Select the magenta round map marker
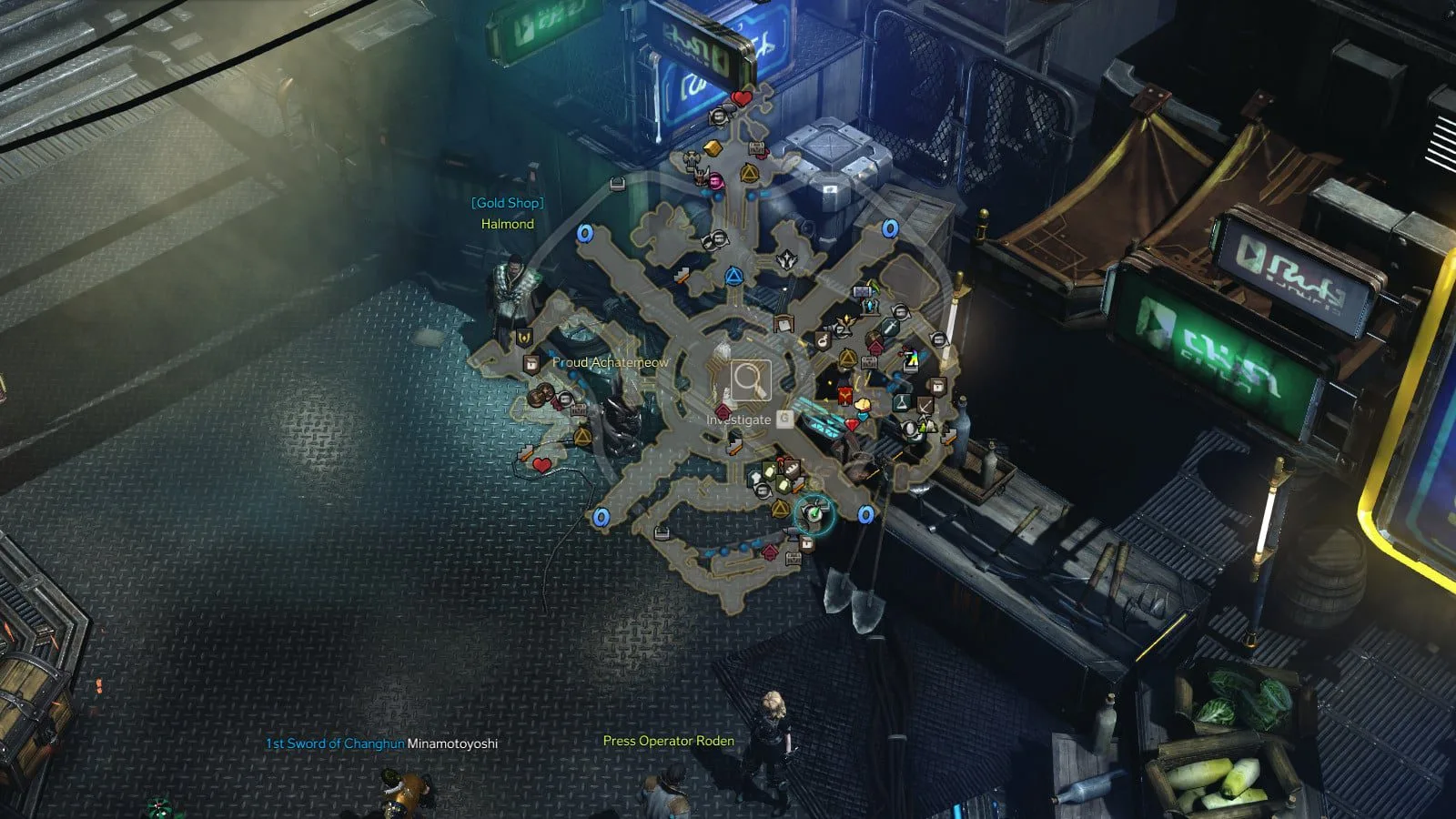The image size is (1456, 819). 716,180
